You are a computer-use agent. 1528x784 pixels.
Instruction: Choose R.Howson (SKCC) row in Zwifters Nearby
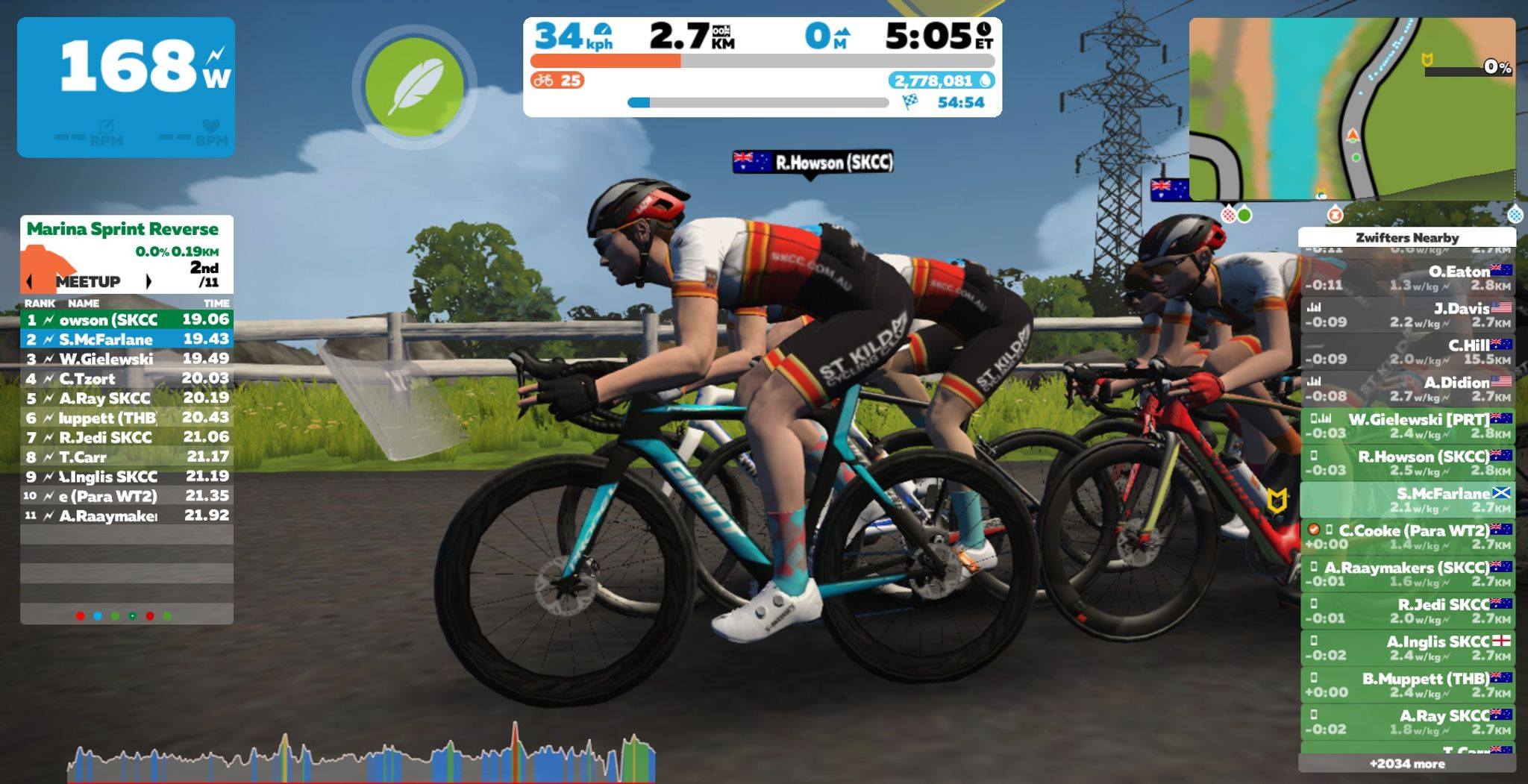(1408, 462)
